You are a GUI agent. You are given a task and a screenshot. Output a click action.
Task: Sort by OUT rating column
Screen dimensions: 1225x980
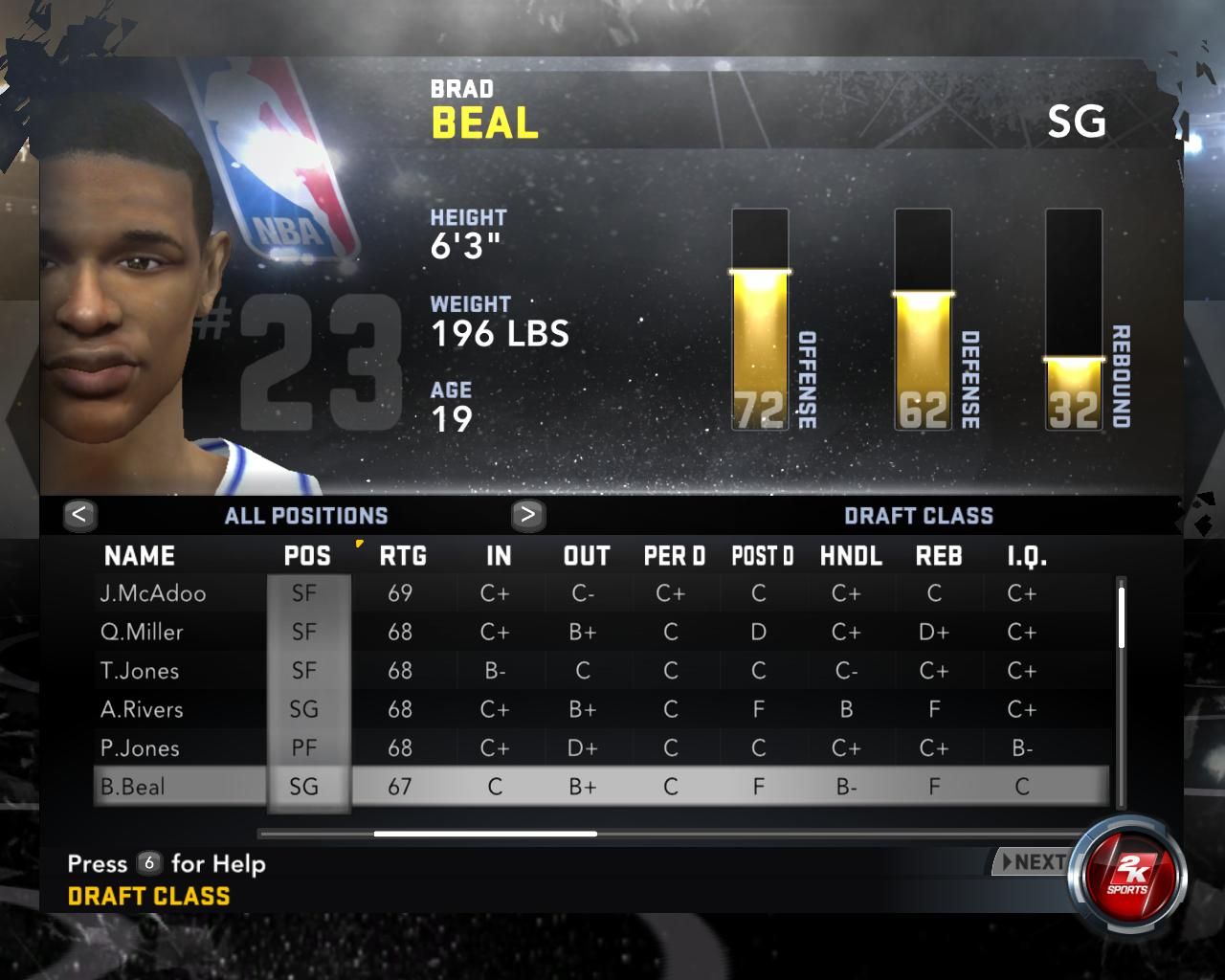(x=587, y=556)
